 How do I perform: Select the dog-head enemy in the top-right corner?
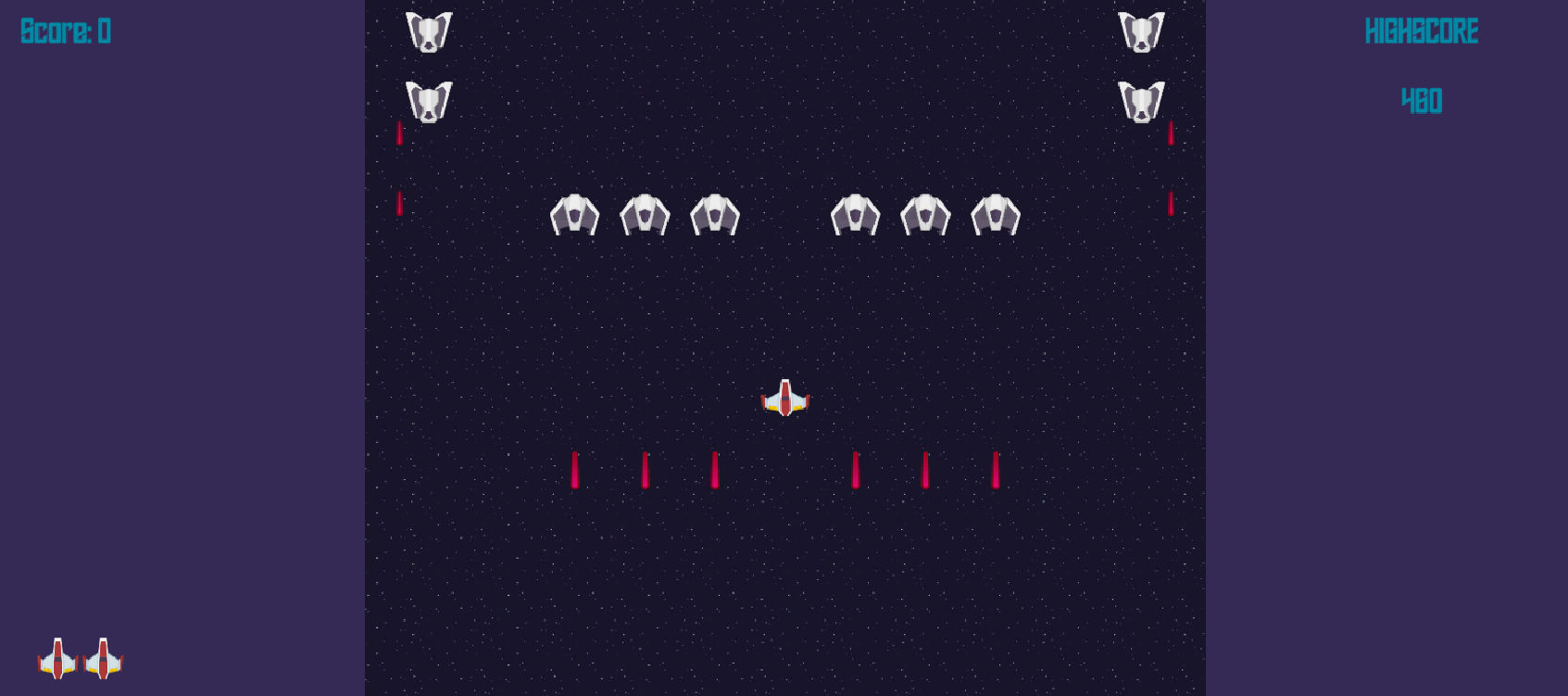(1142, 31)
